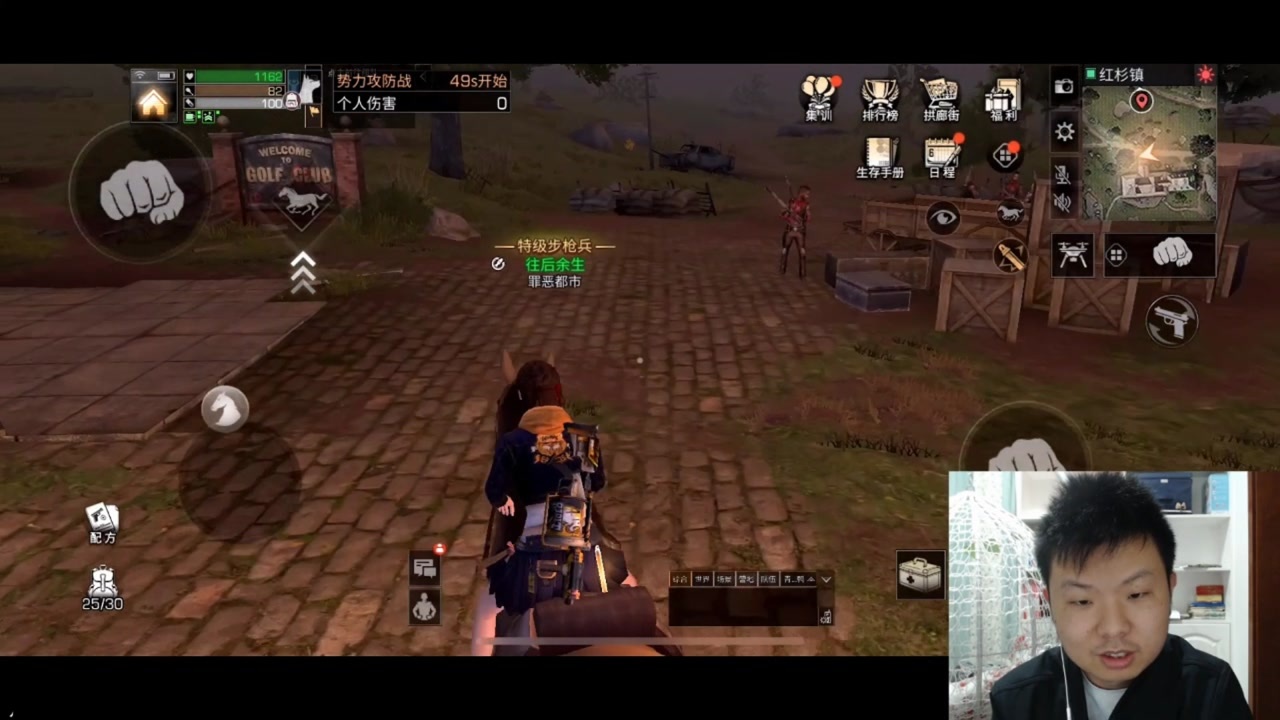Tap the horse head mount button
Image resolution: width=1280 pixels, height=720 pixels.
[224, 408]
